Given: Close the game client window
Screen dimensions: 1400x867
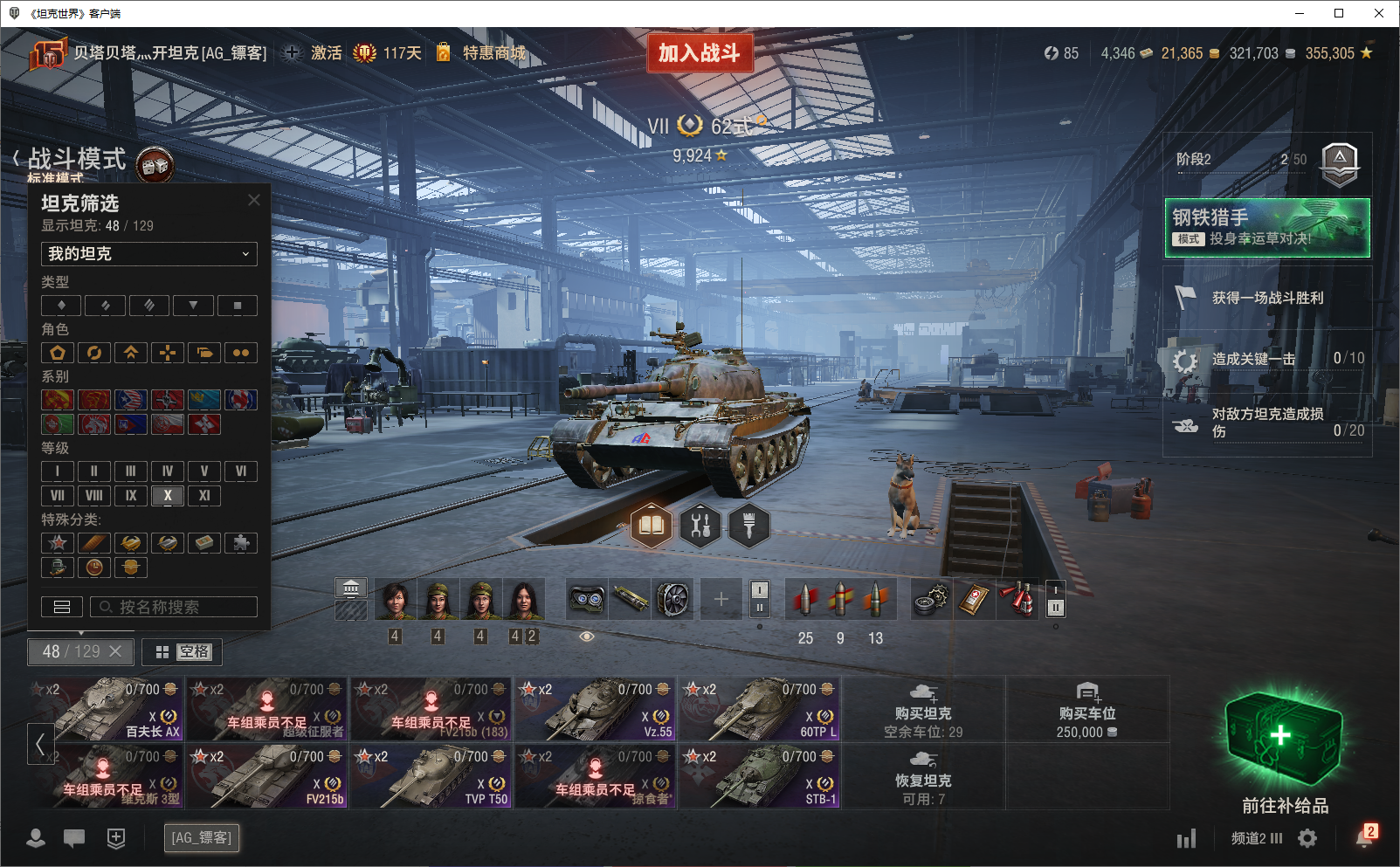Looking at the screenshot, I should 1379,13.
